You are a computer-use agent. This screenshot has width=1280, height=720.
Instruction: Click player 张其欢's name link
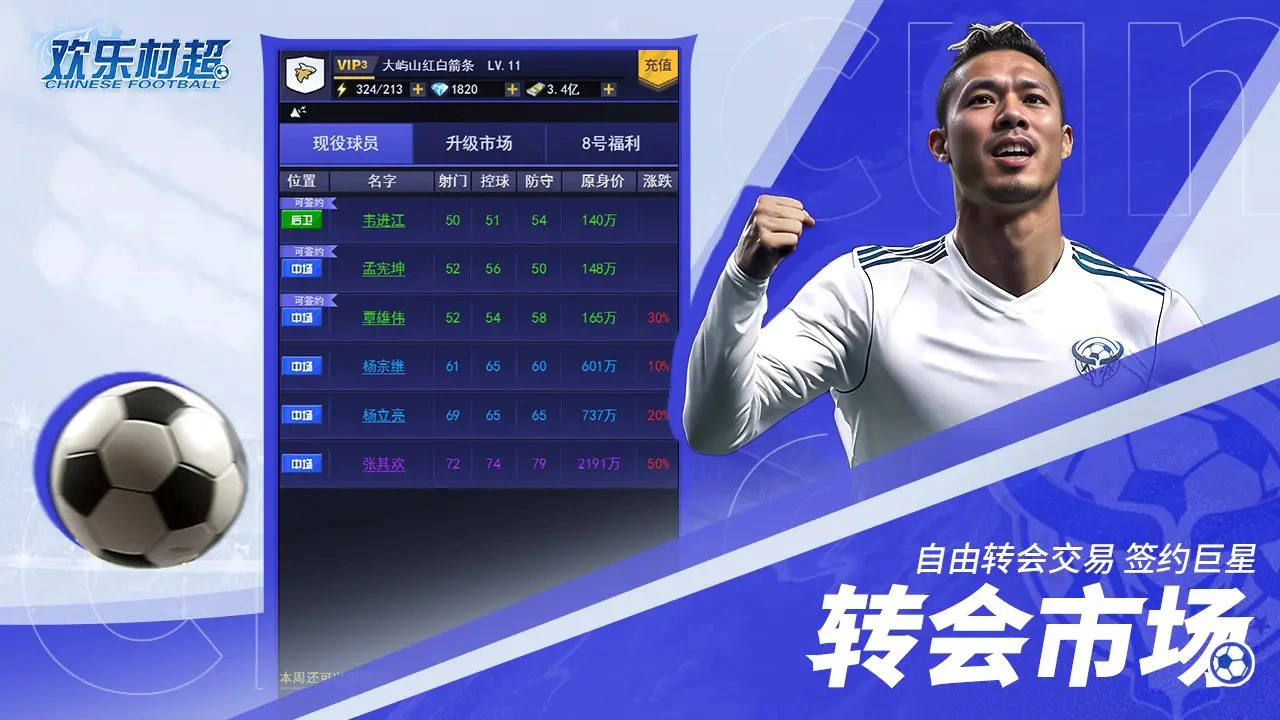pos(382,463)
